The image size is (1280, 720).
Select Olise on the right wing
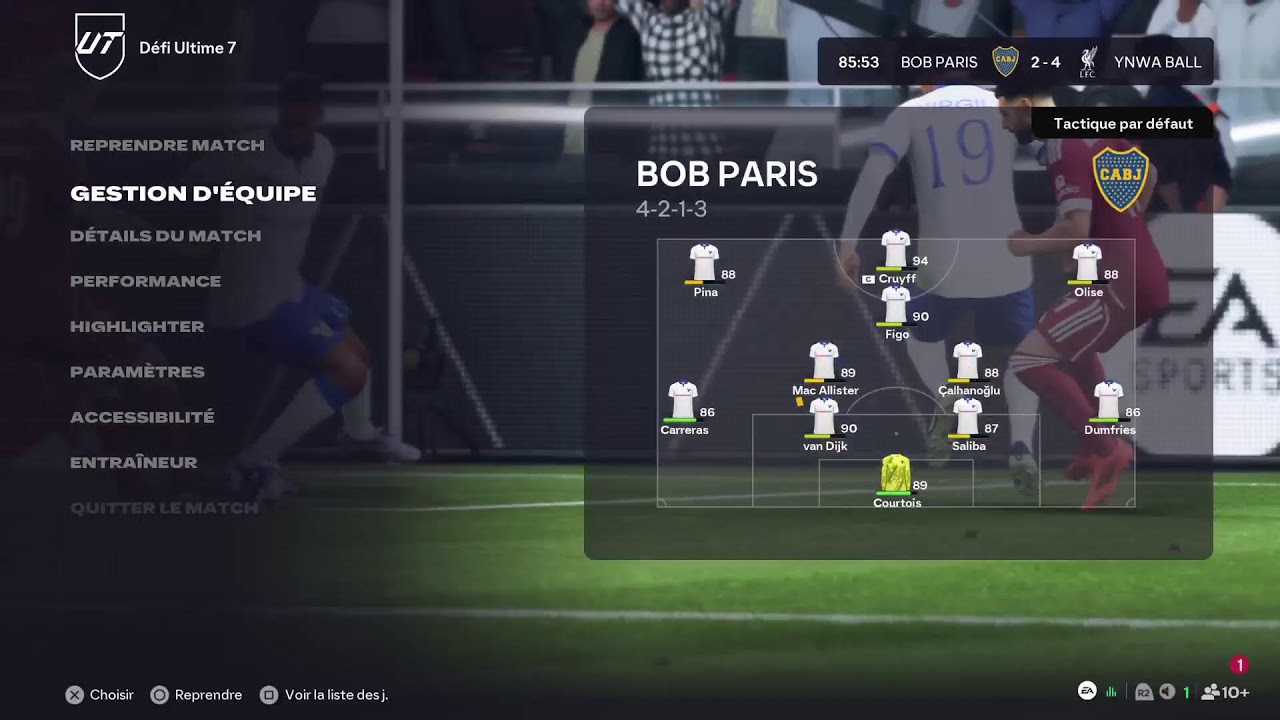[x=1087, y=263]
